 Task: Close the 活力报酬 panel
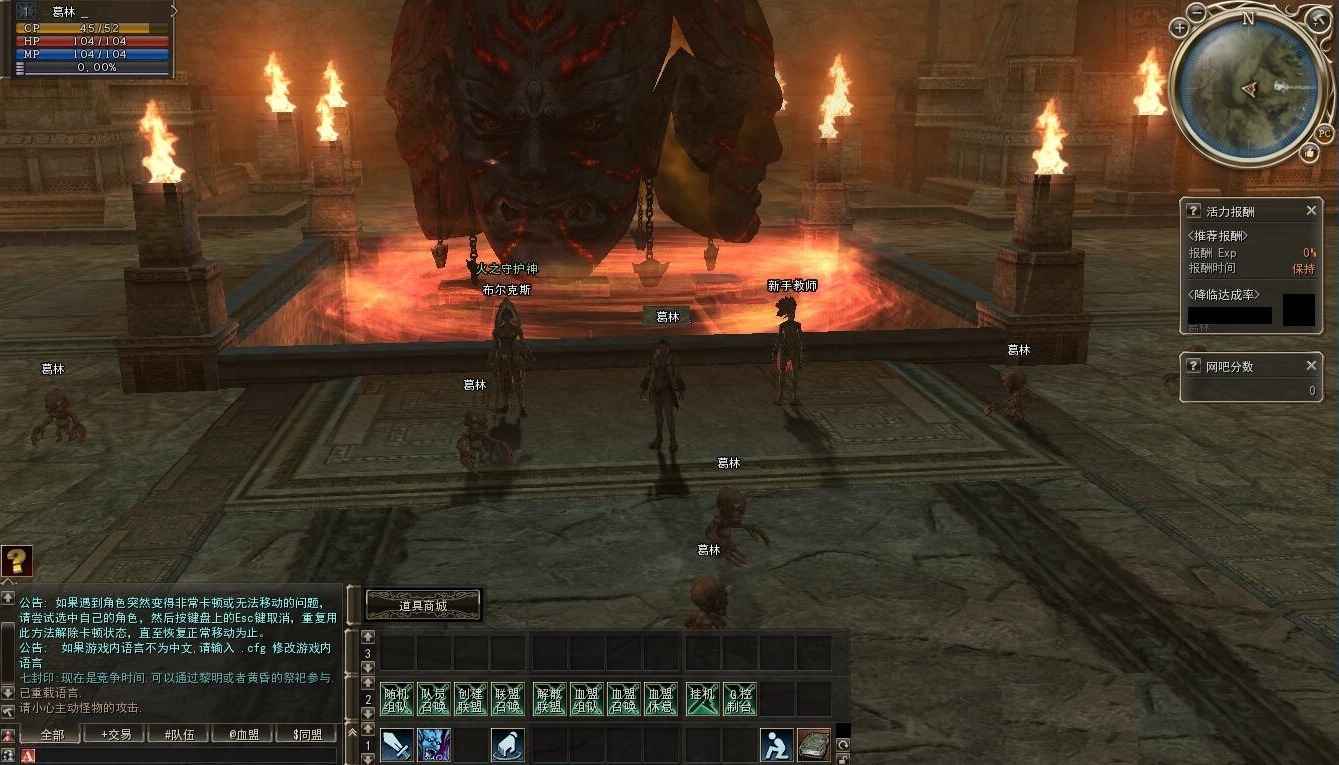pyautogui.click(x=1311, y=211)
